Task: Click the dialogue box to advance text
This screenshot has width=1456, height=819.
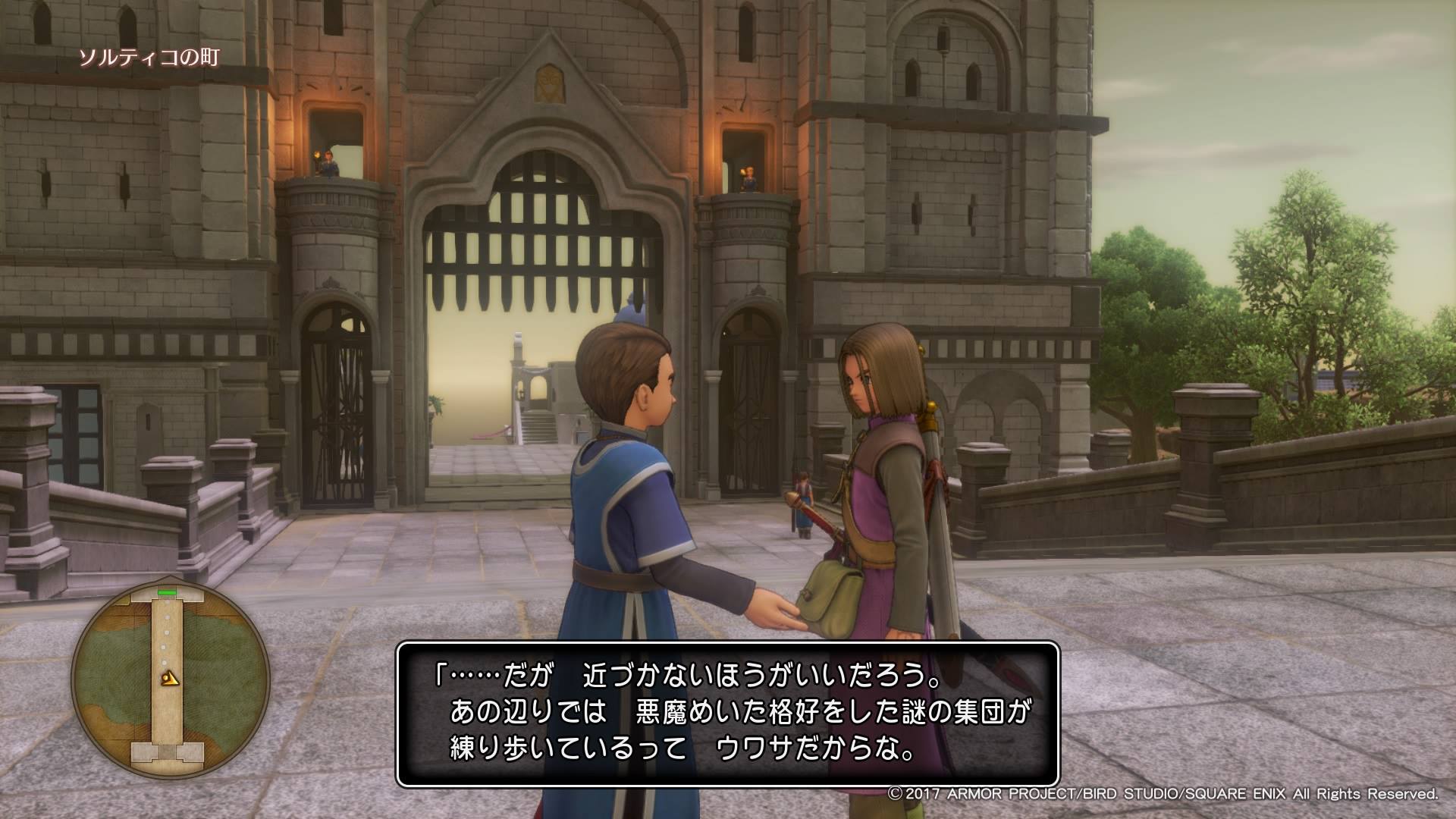Action: point(727,714)
